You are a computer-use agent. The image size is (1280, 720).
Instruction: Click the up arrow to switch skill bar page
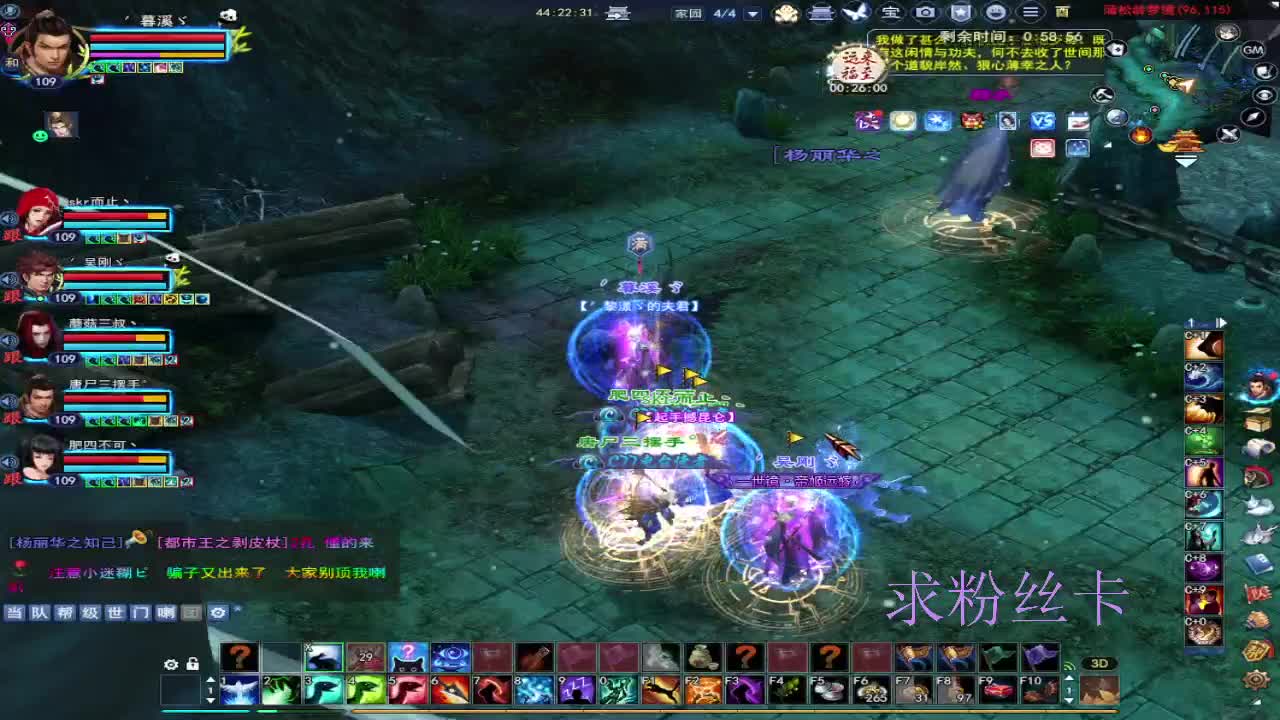(210, 681)
